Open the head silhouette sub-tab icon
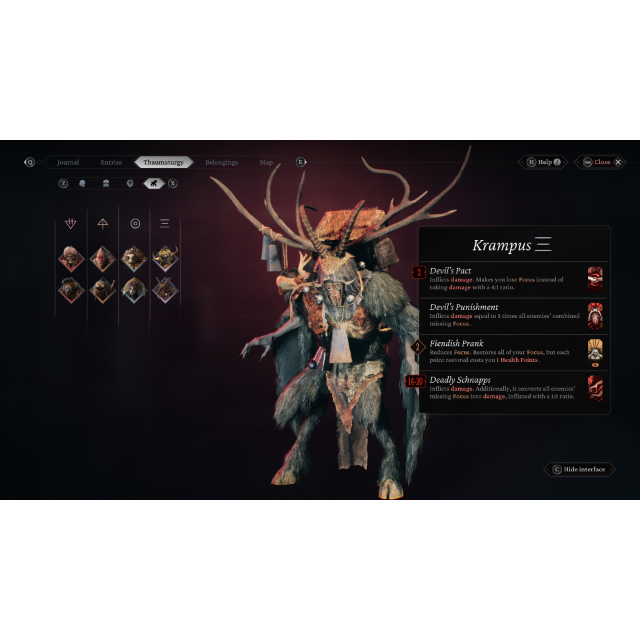This screenshot has height=640, width=640. (x=82, y=184)
